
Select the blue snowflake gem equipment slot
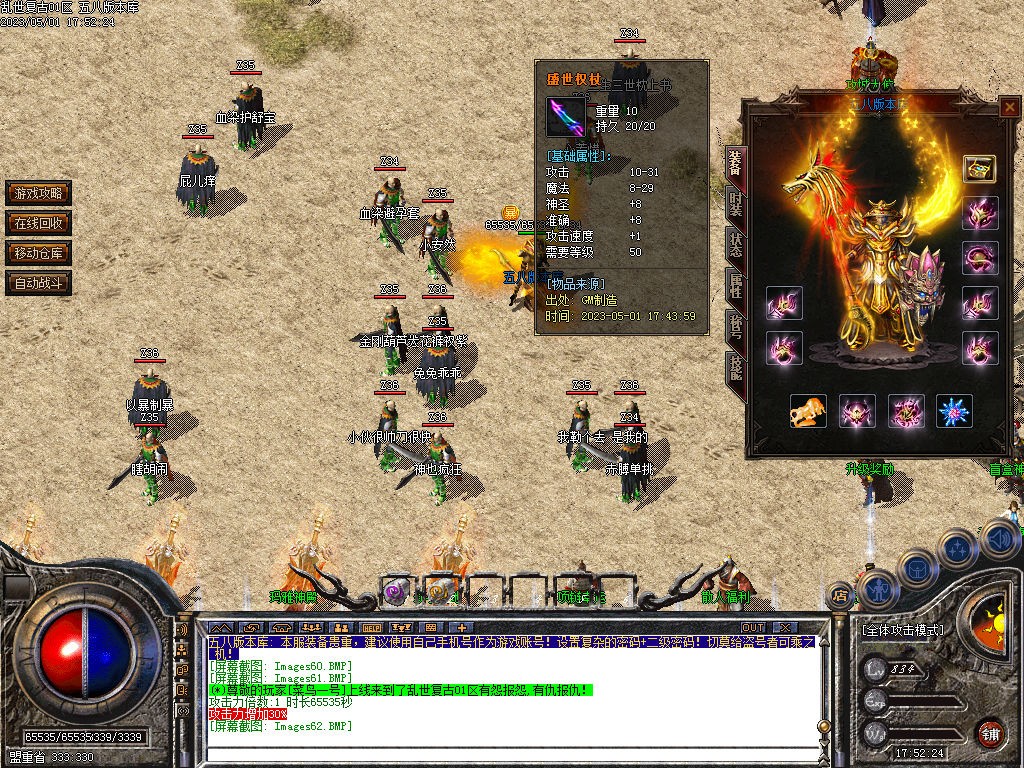tap(954, 411)
